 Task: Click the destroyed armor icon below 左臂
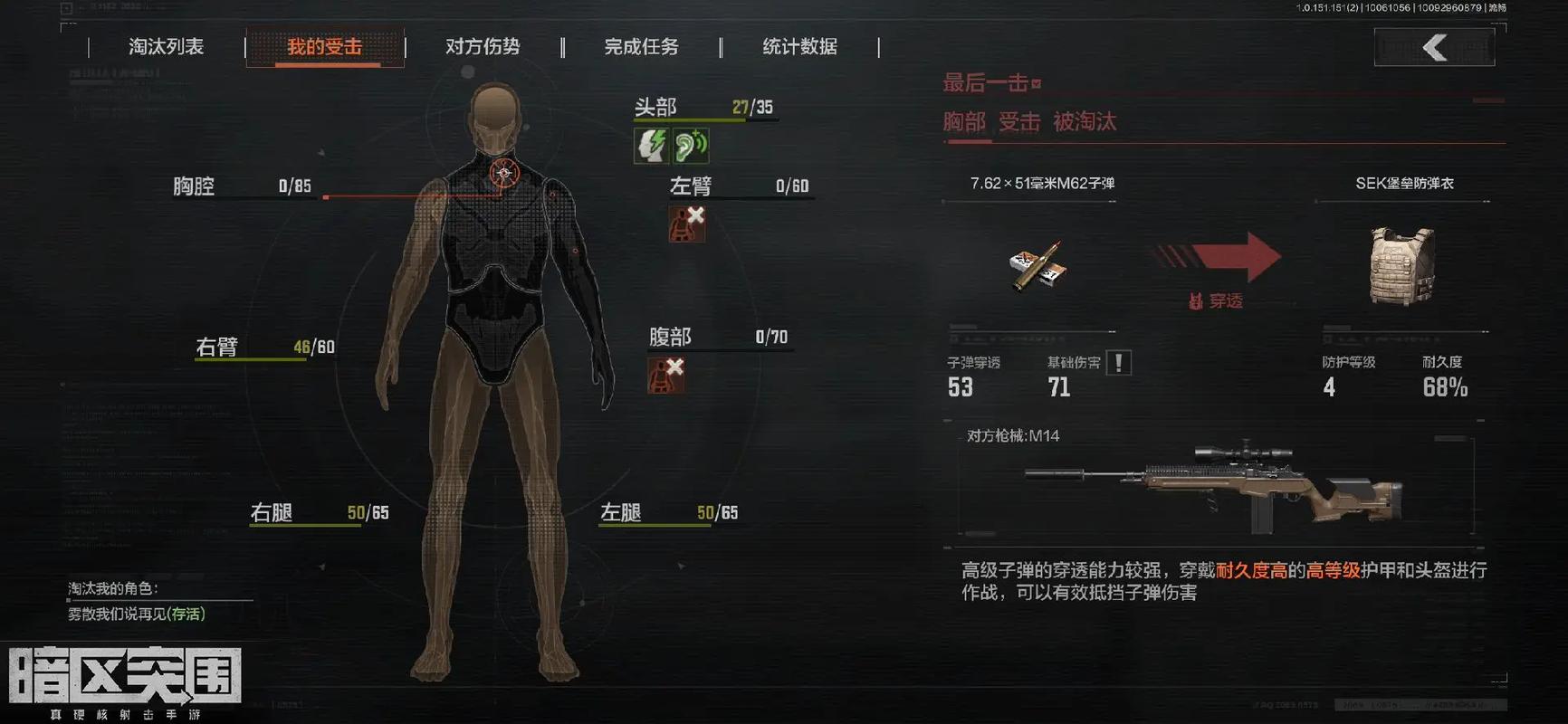point(685,224)
